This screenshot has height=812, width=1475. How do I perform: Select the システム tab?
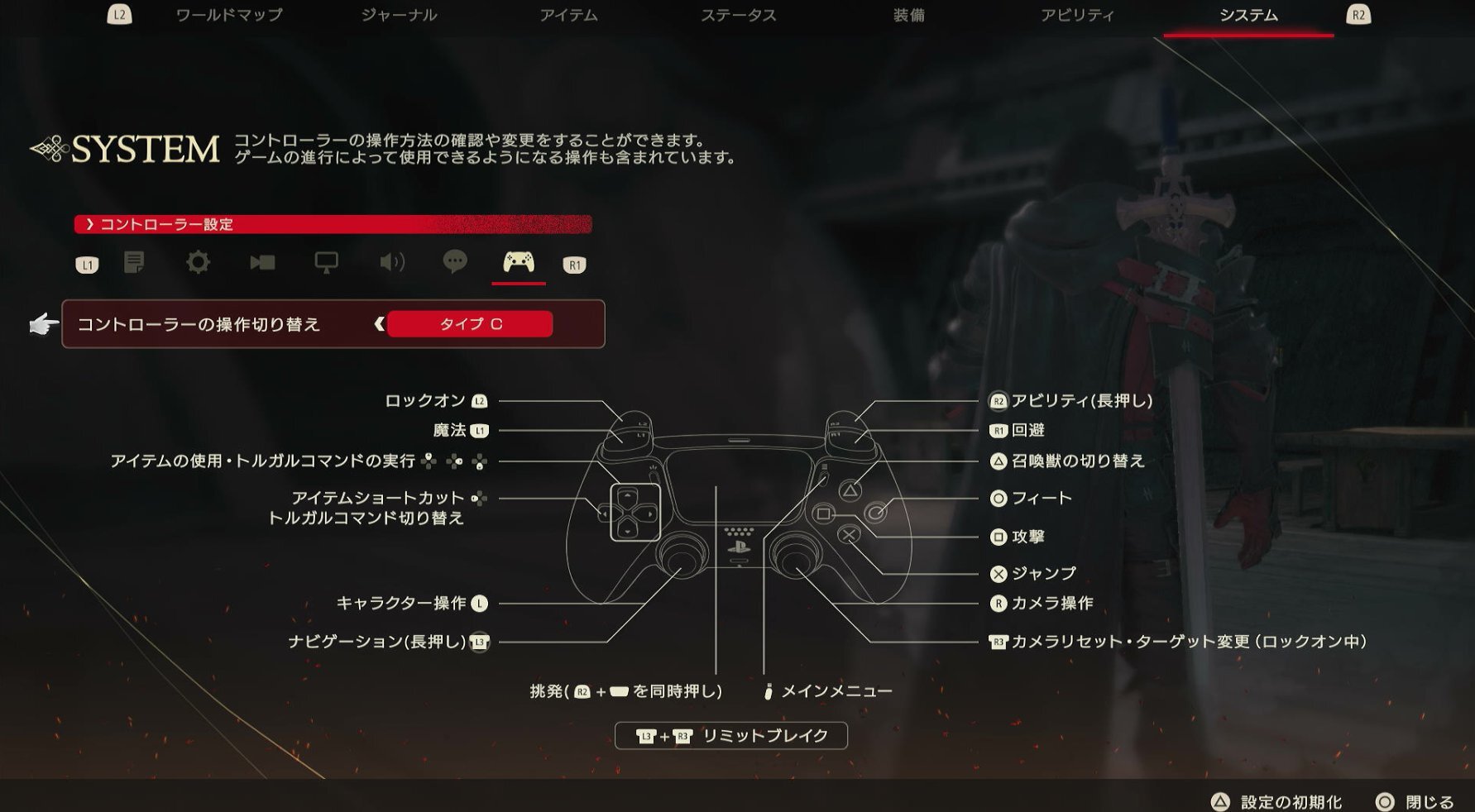[x=1248, y=16]
